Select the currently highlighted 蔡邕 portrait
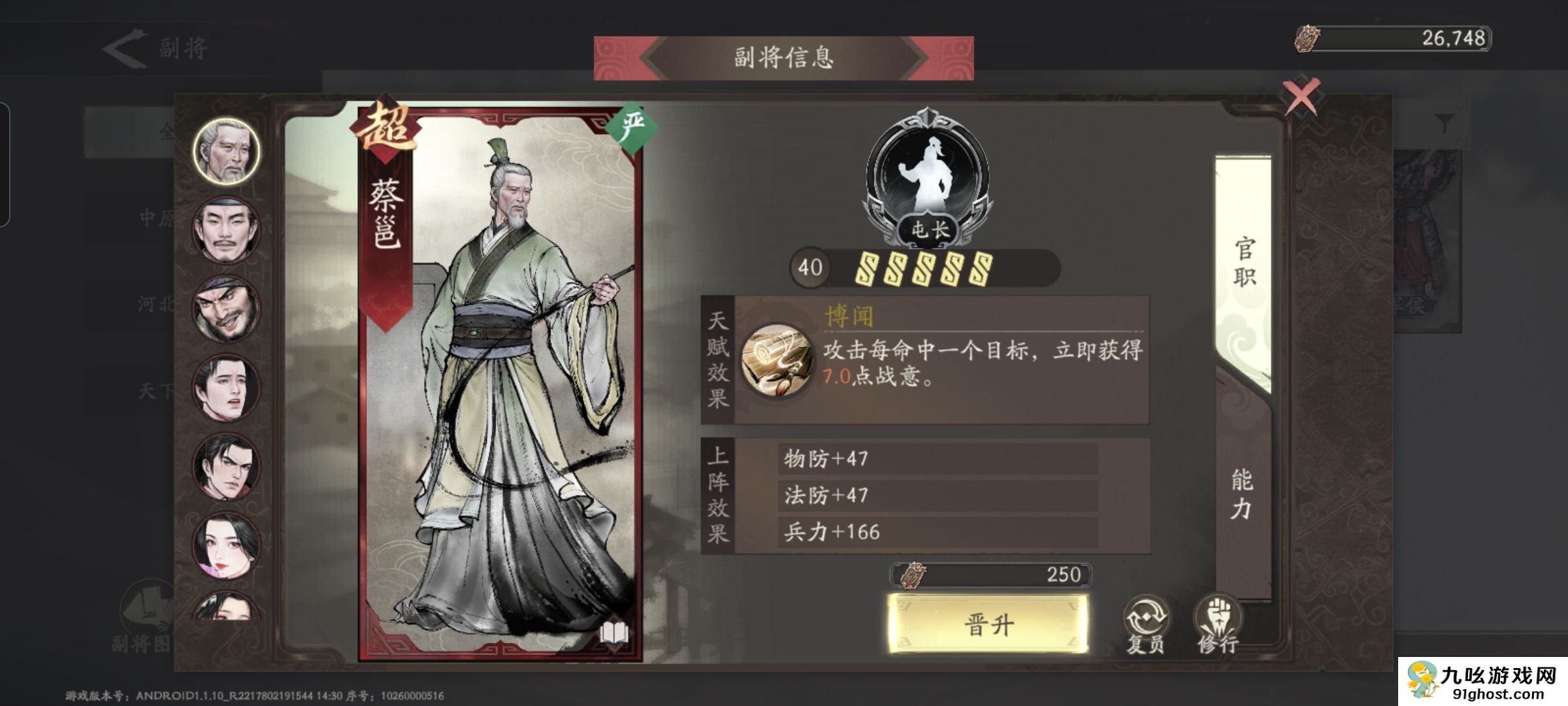 [225, 152]
